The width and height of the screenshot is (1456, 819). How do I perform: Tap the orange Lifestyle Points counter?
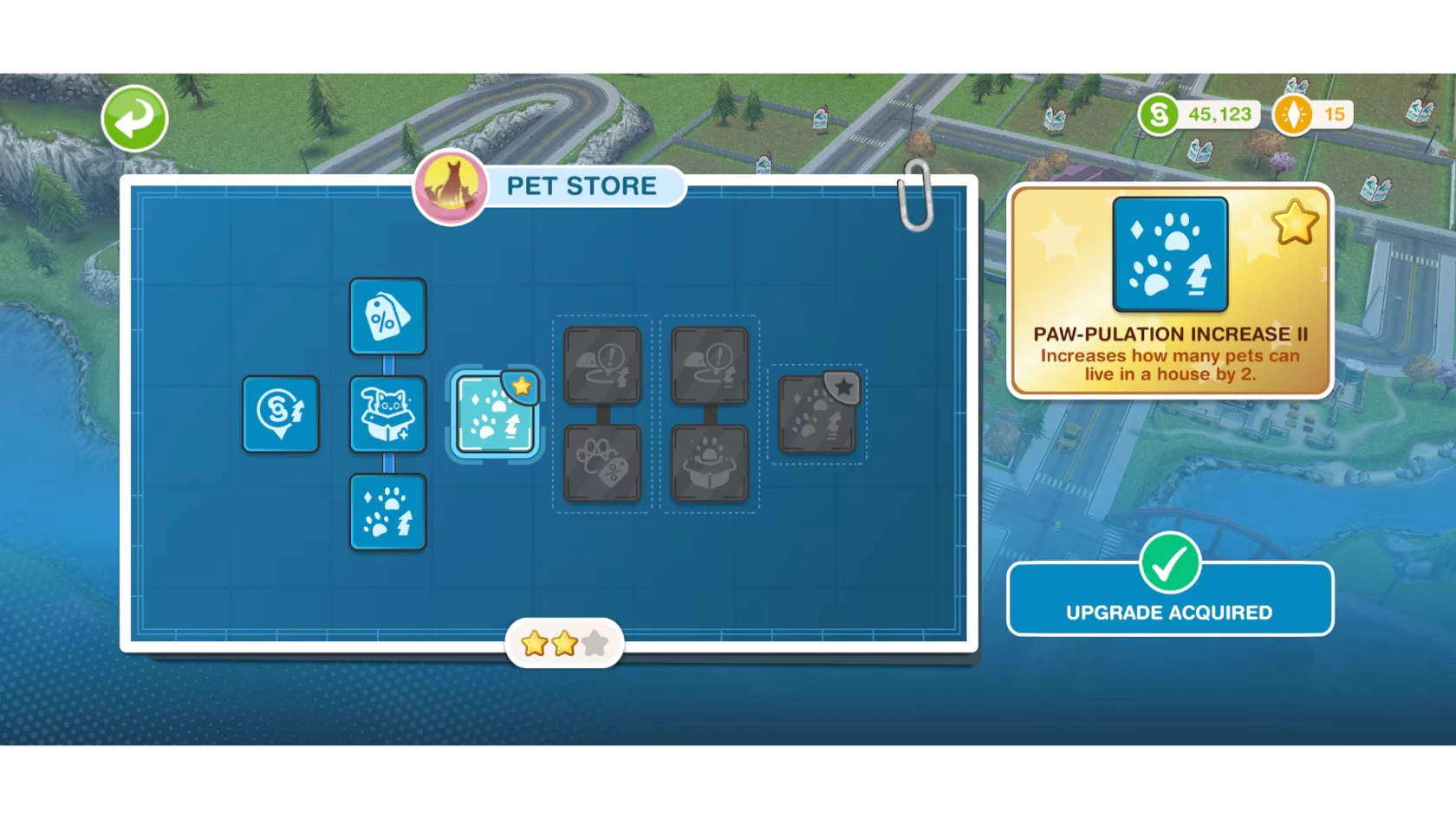click(x=1313, y=114)
